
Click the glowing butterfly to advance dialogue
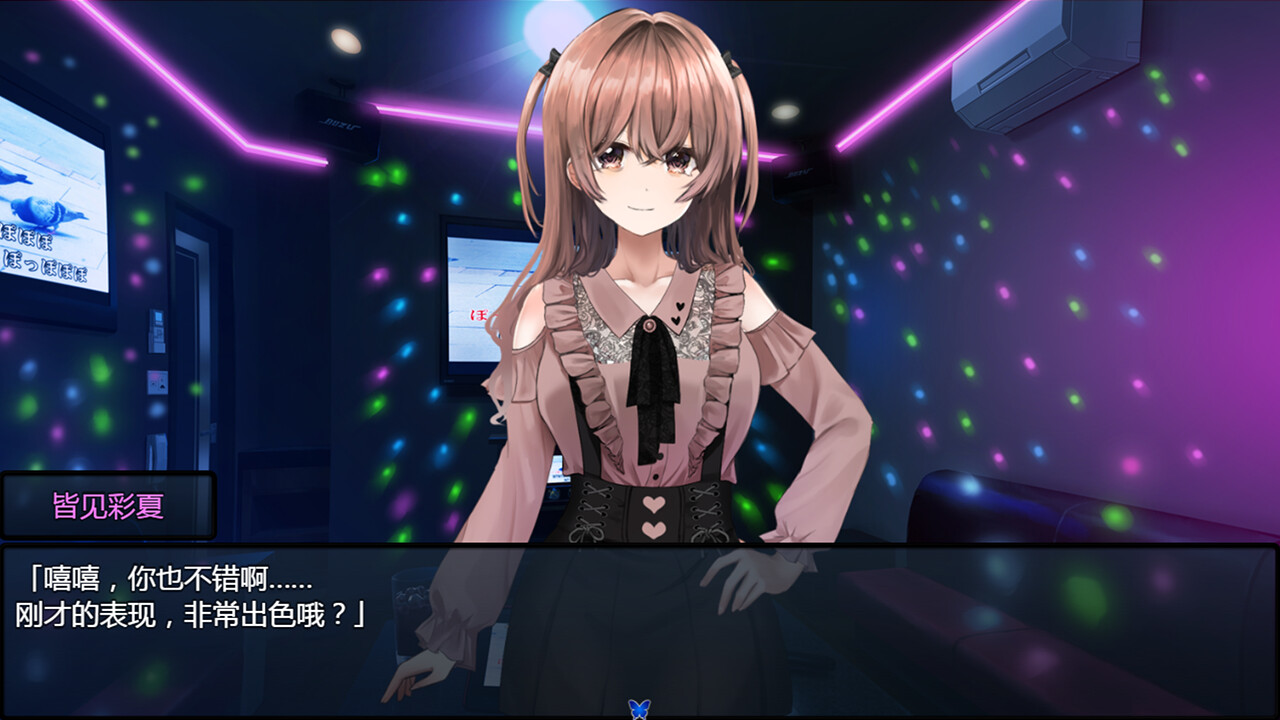pos(640,706)
